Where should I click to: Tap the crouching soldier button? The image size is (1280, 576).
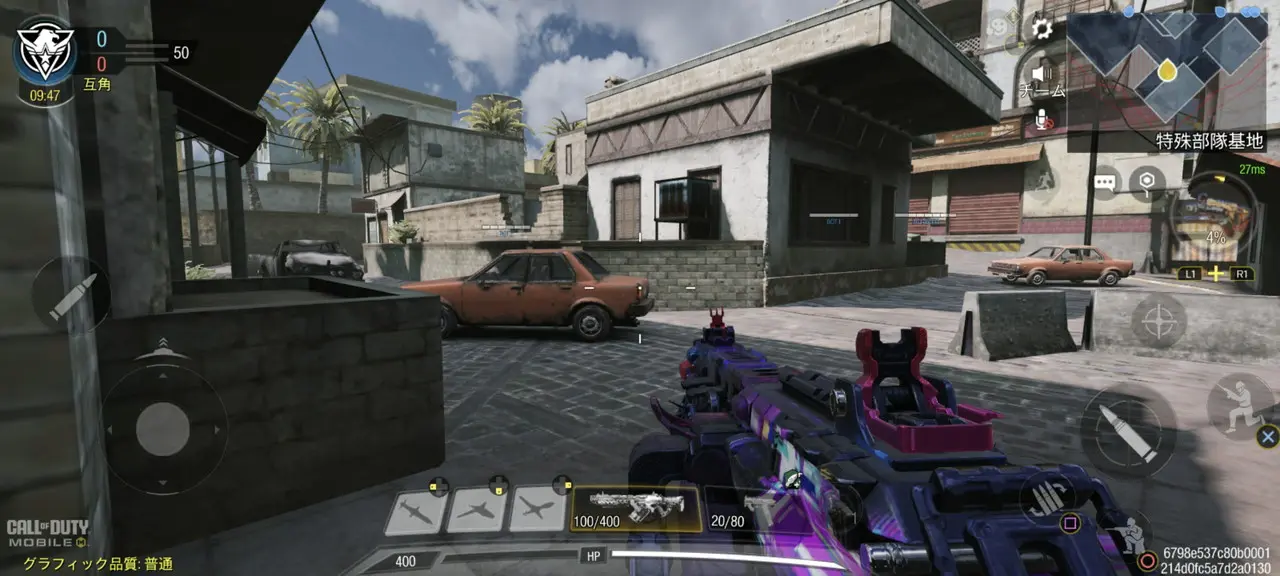pos(1134,535)
